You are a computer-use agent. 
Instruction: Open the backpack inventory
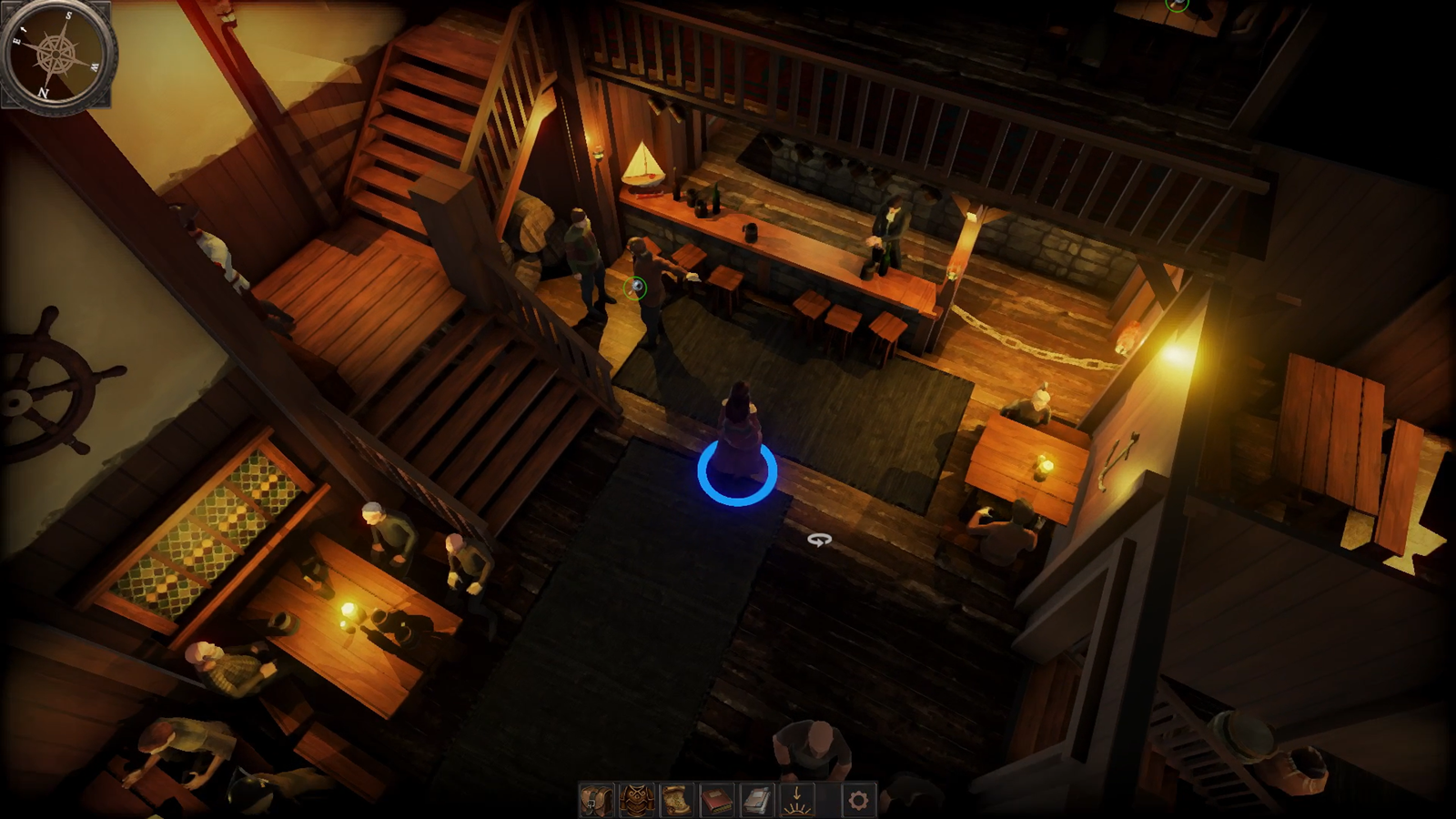pyautogui.click(x=596, y=800)
